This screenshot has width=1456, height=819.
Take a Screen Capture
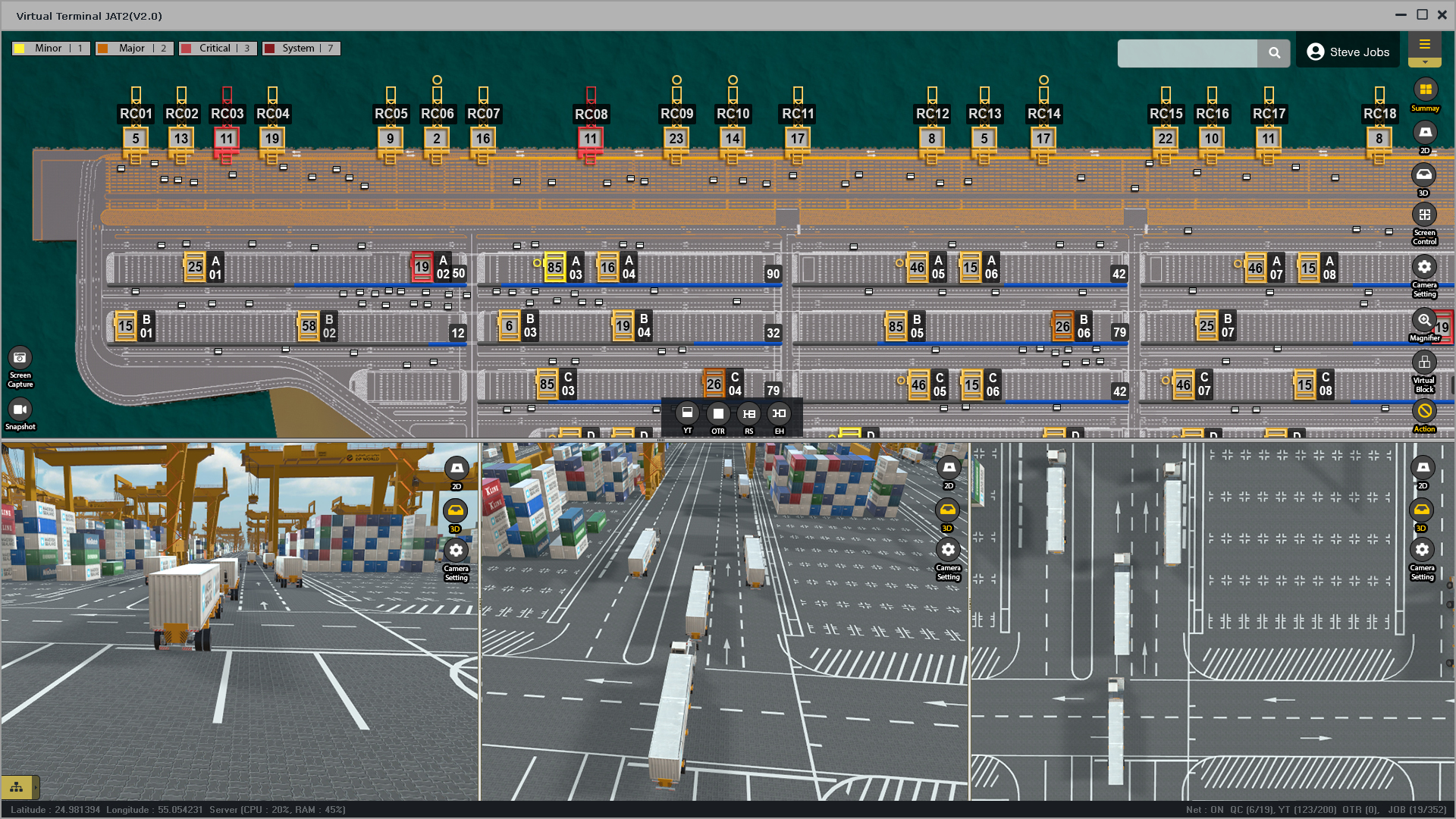coord(20,358)
